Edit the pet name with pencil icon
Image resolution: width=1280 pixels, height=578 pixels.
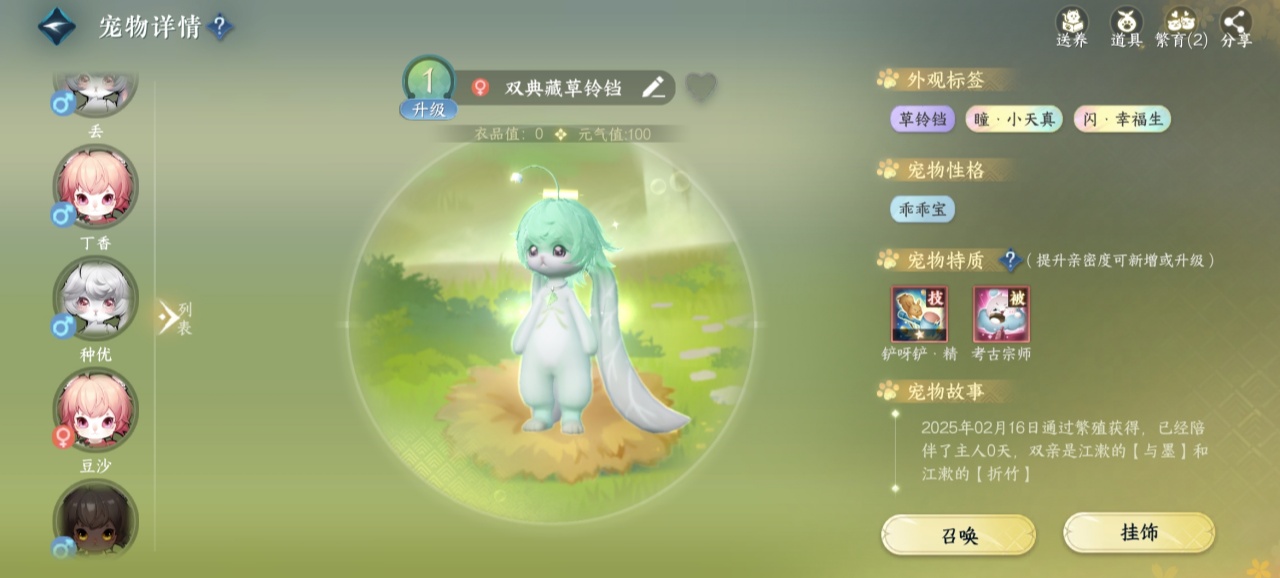click(x=653, y=88)
